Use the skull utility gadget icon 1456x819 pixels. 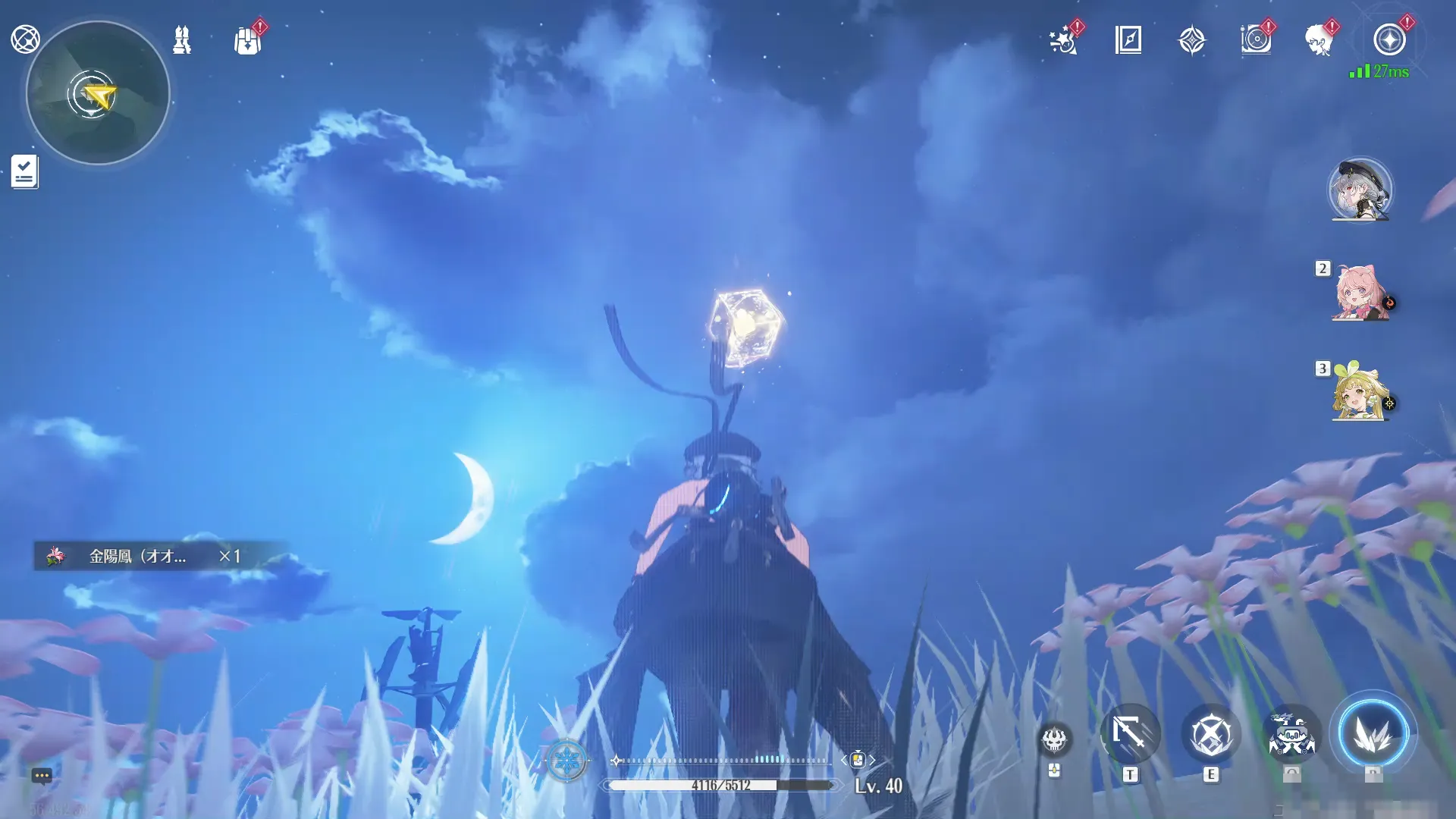[x=1054, y=739]
